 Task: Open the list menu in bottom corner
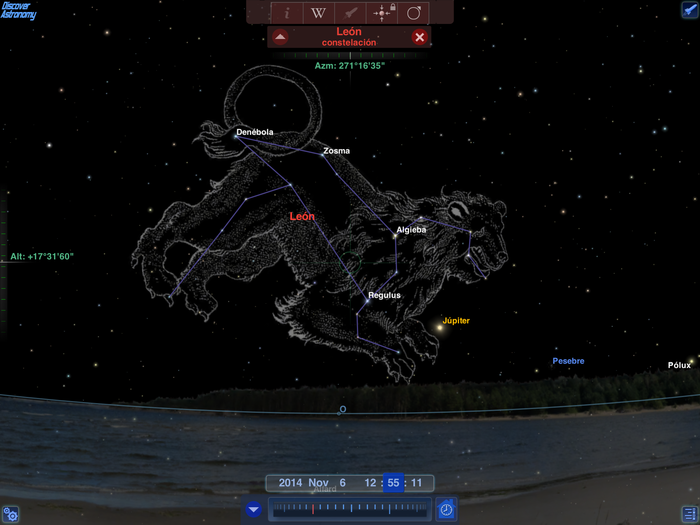(688, 513)
